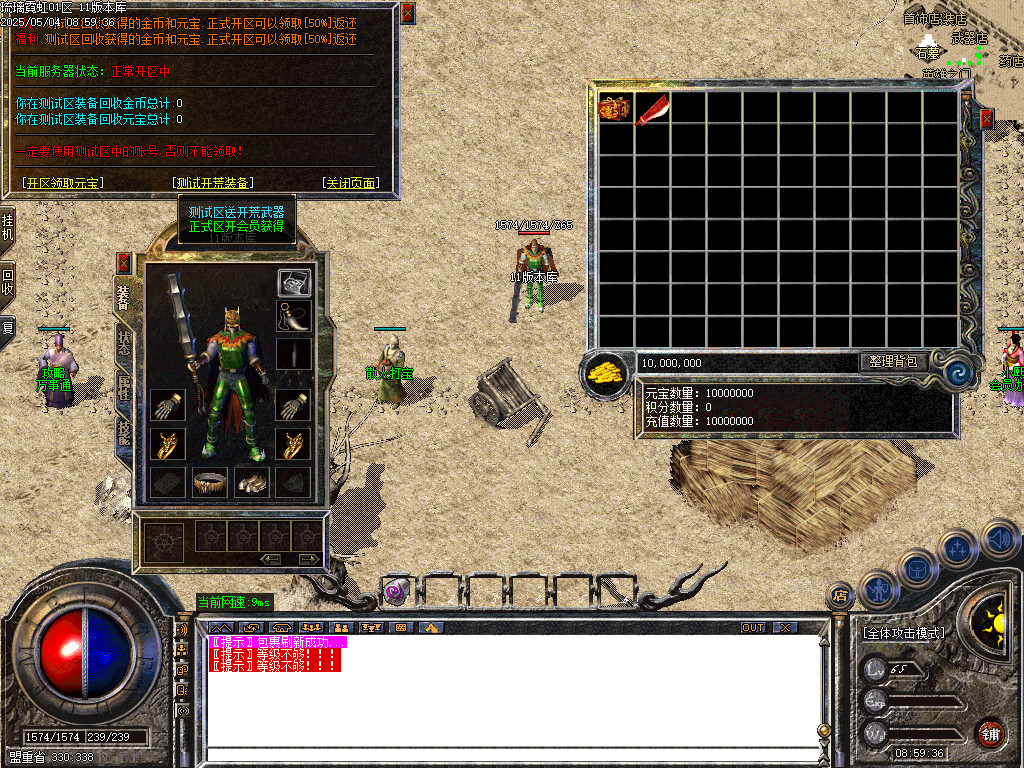
Task: Select the equipped boots slot
Action: [252, 482]
